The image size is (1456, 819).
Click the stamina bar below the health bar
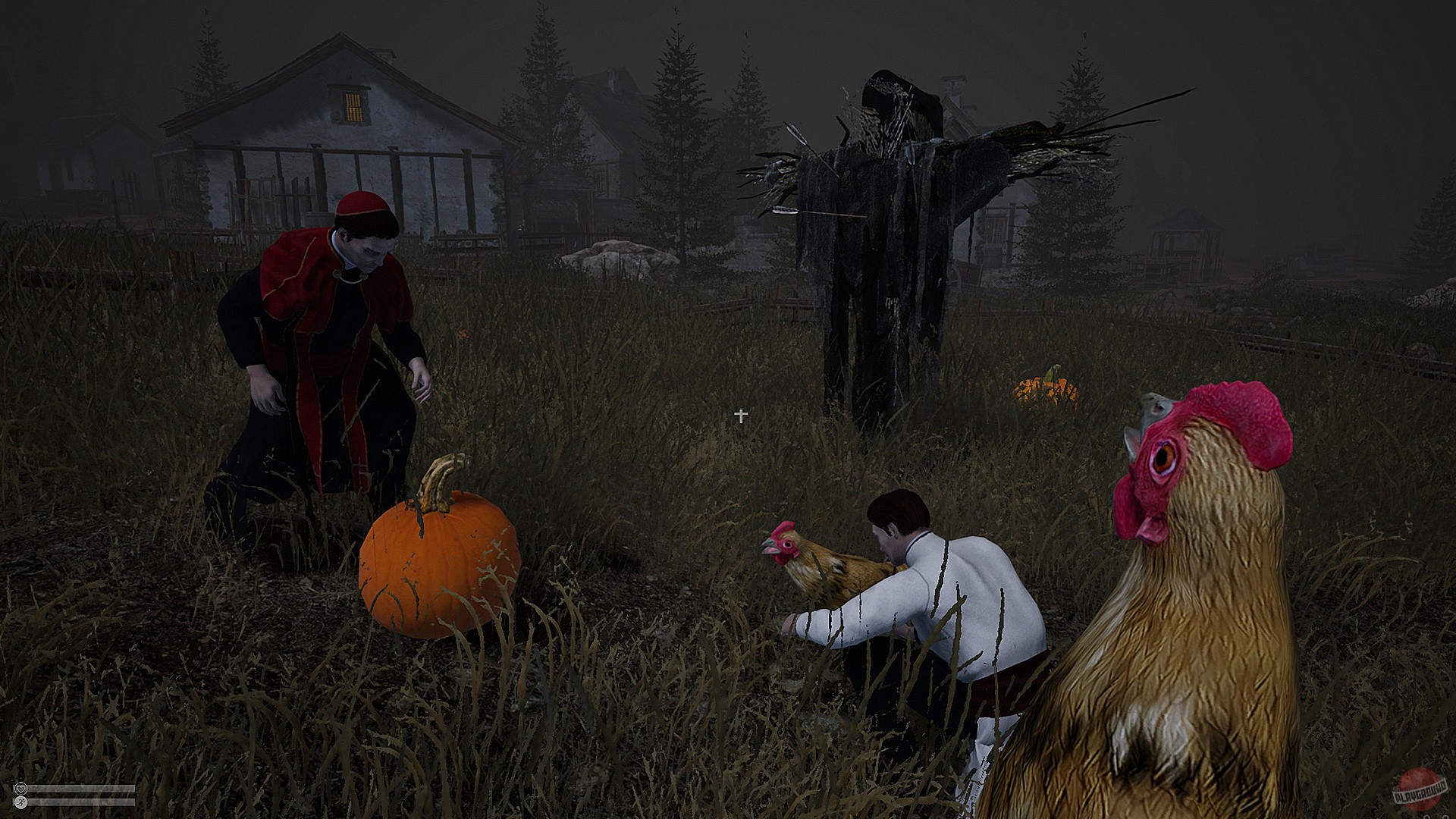tap(80, 802)
